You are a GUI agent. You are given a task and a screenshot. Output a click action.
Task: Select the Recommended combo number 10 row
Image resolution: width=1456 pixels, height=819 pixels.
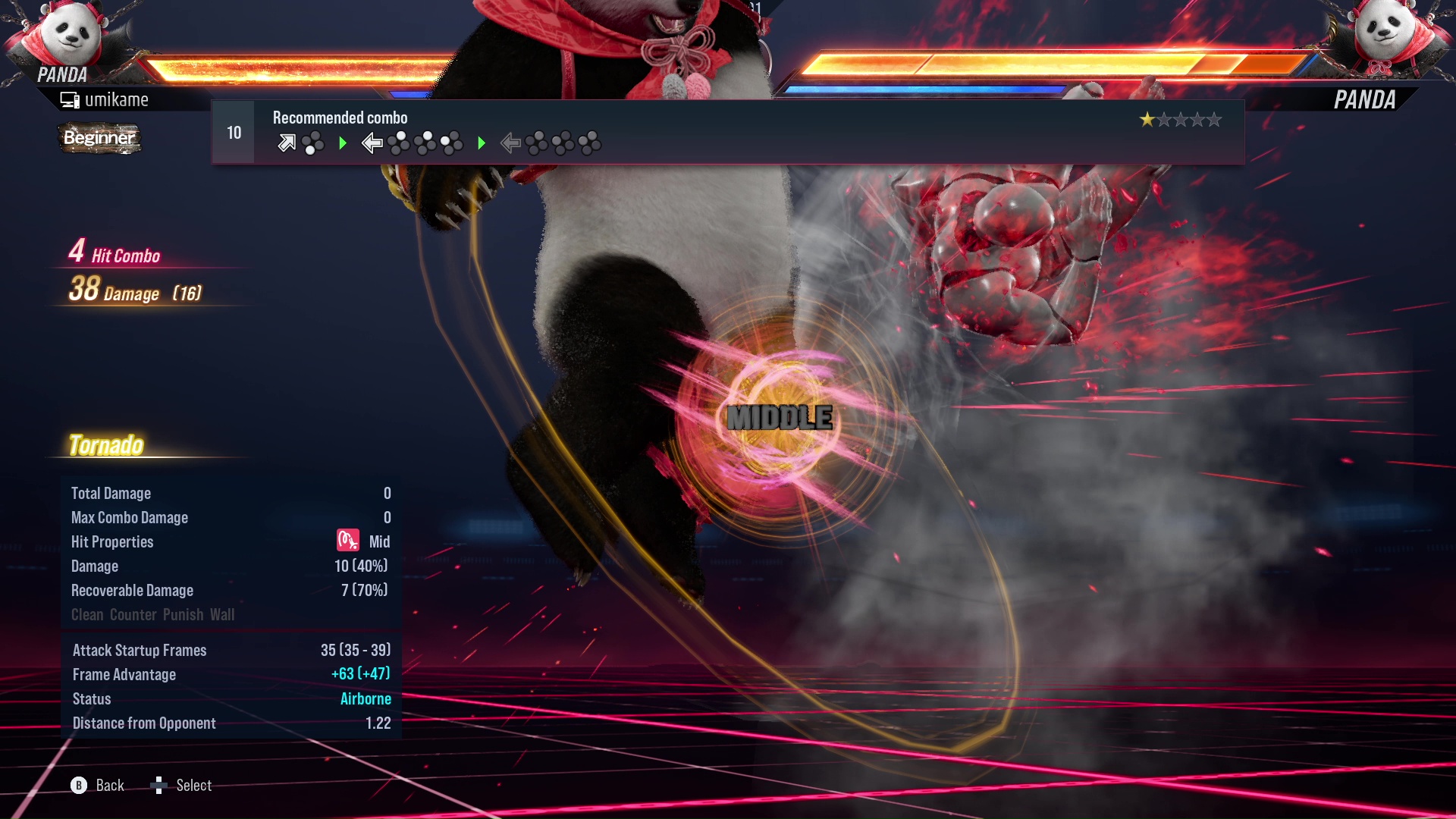[726, 132]
